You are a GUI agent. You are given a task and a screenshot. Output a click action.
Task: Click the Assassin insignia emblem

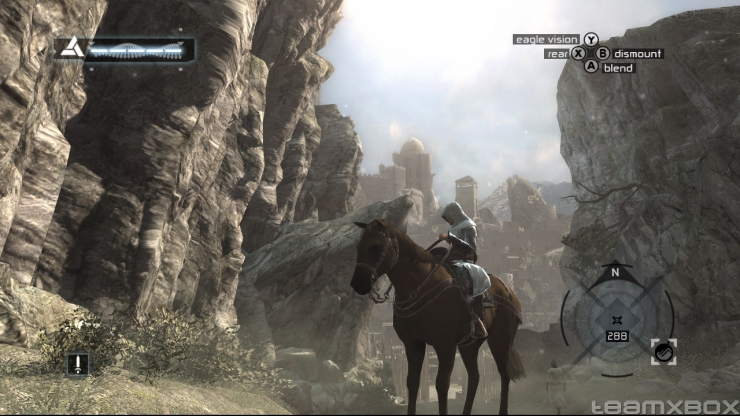[x=70, y=48]
